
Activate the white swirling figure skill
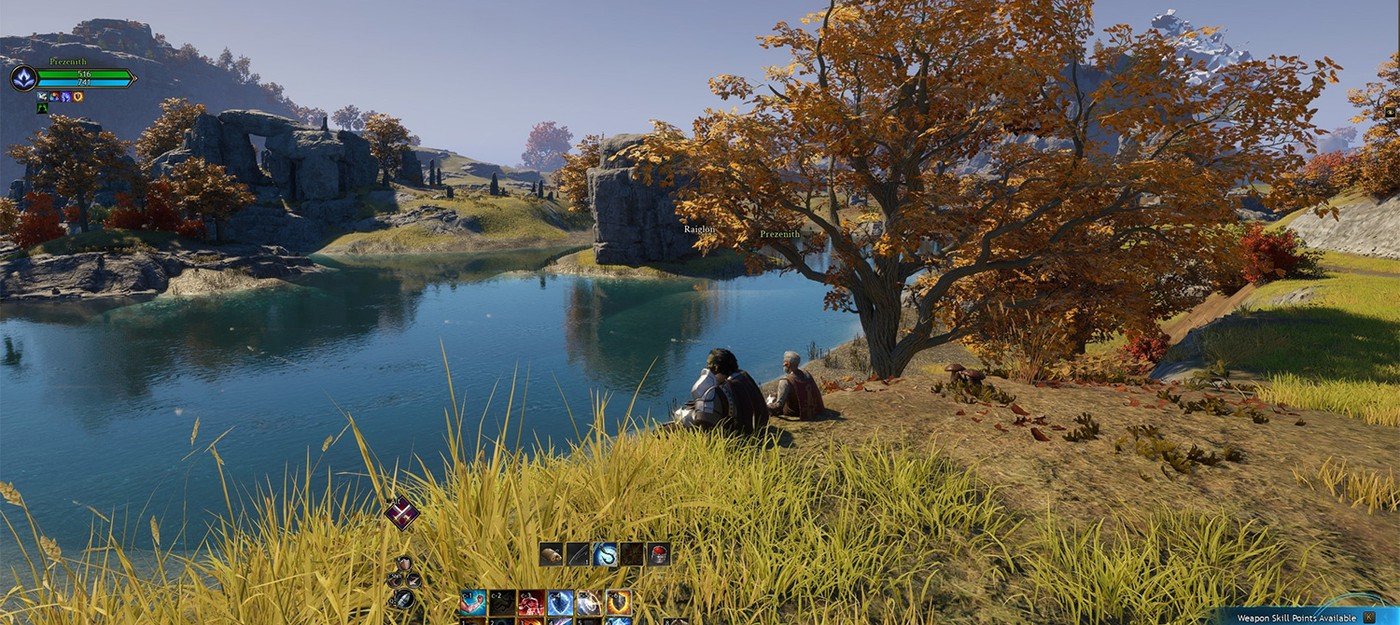[589, 603]
